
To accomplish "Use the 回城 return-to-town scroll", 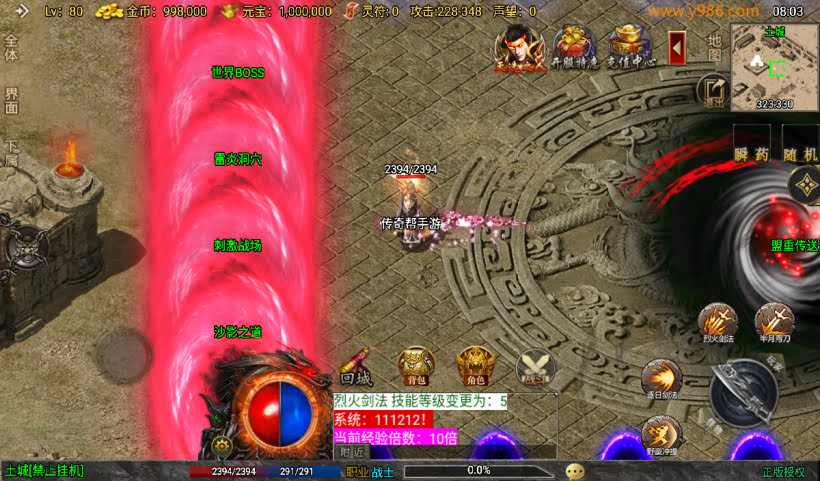I will (356, 366).
